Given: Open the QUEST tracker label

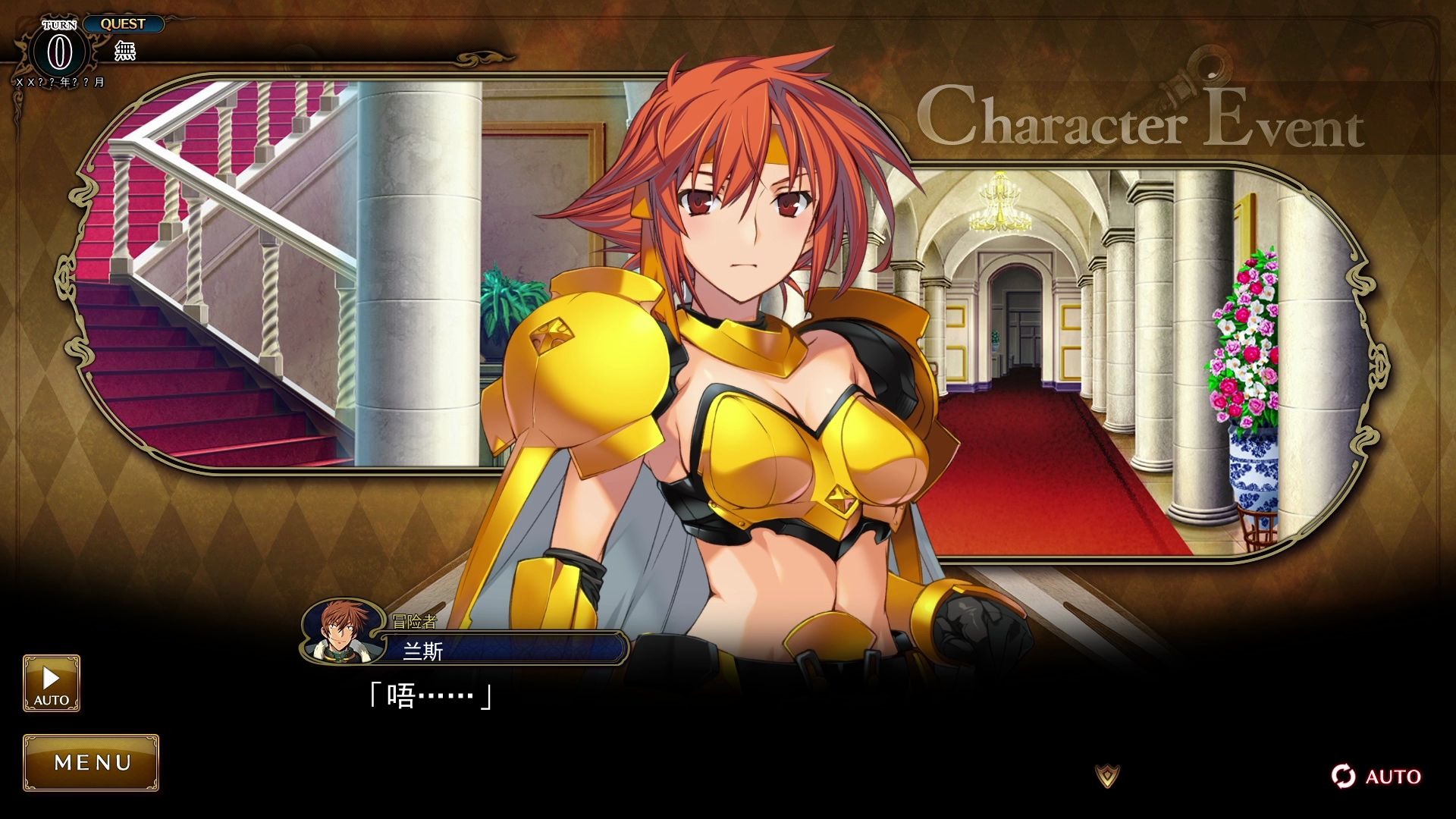Looking at the screenshot, I should click(x=123, y=24).
